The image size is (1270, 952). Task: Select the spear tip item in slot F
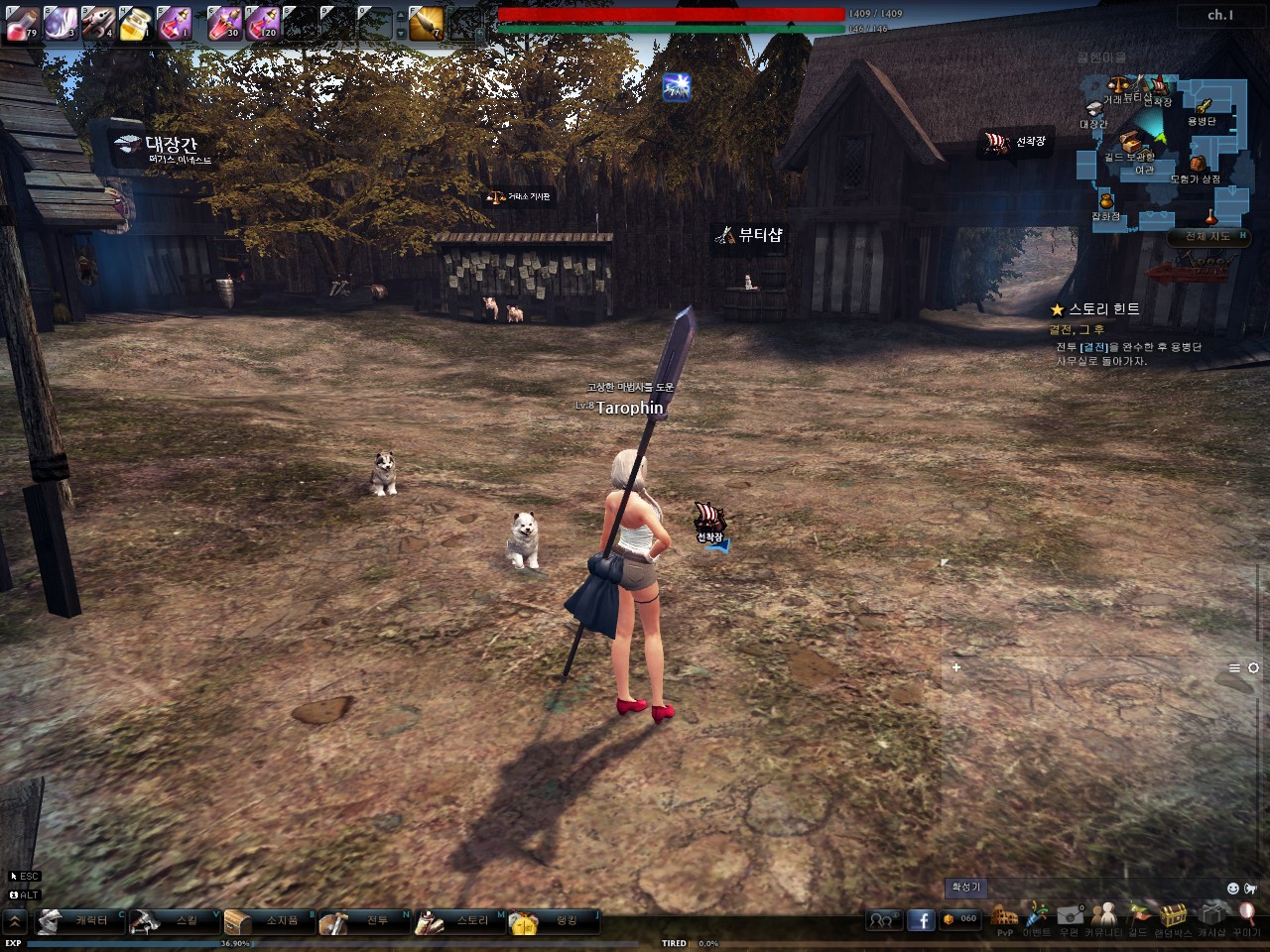(427, 22)
